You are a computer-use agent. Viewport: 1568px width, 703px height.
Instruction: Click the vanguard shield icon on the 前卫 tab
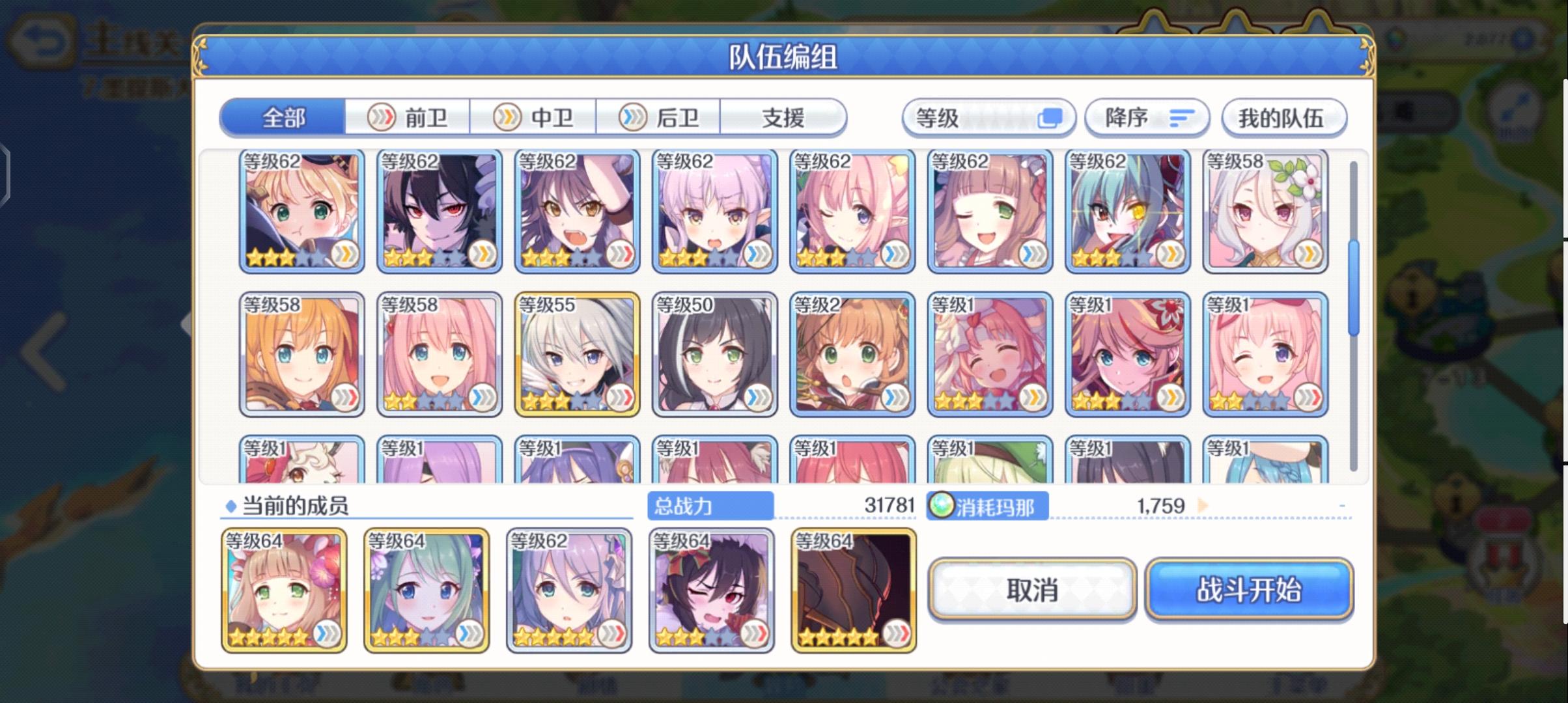coord(382,117)
